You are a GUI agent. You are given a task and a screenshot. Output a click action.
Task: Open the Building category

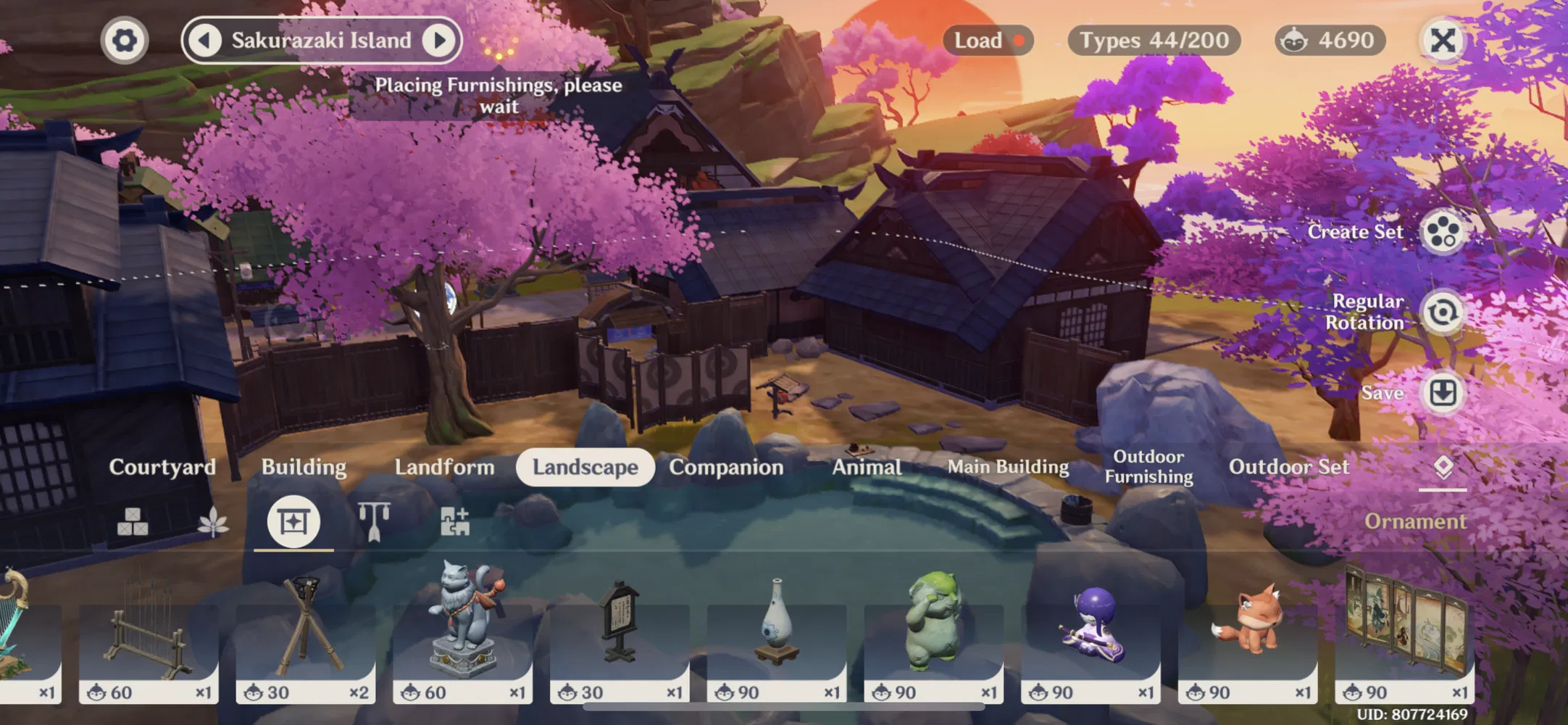click(x=304, y=467)
